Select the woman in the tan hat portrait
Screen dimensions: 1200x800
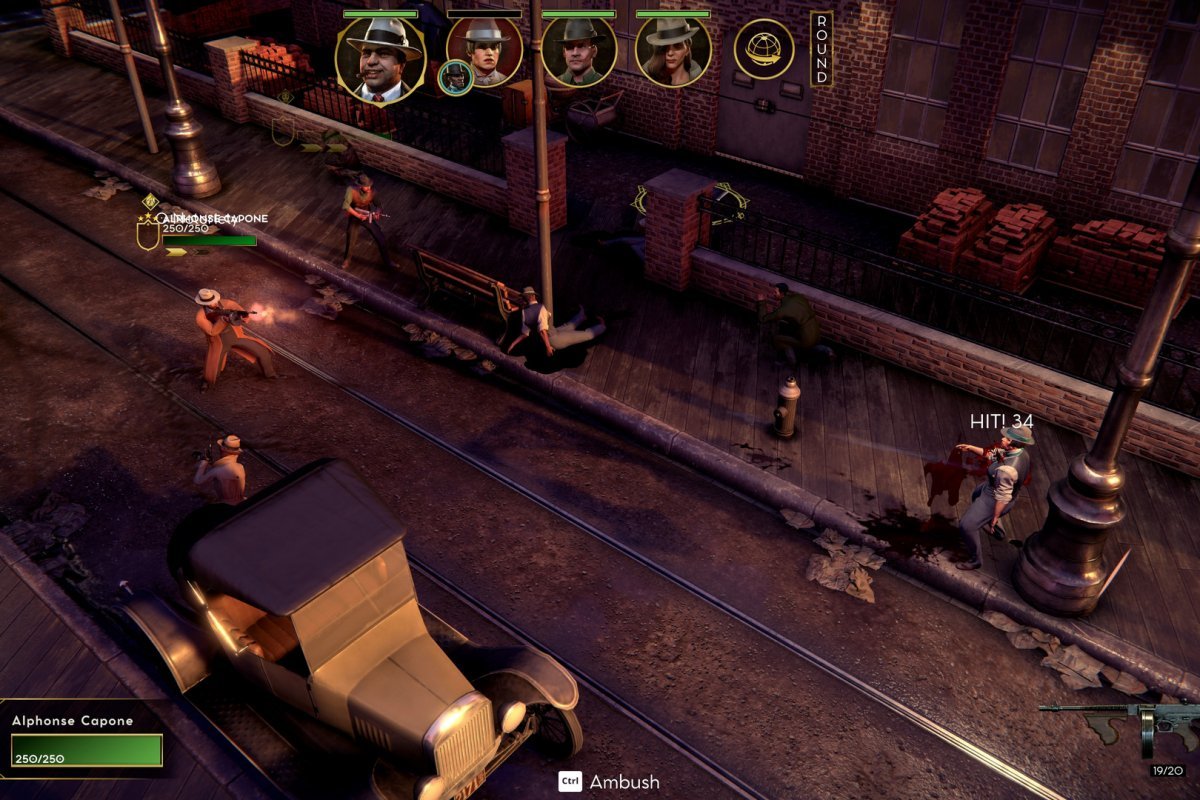tap(673, 51)
